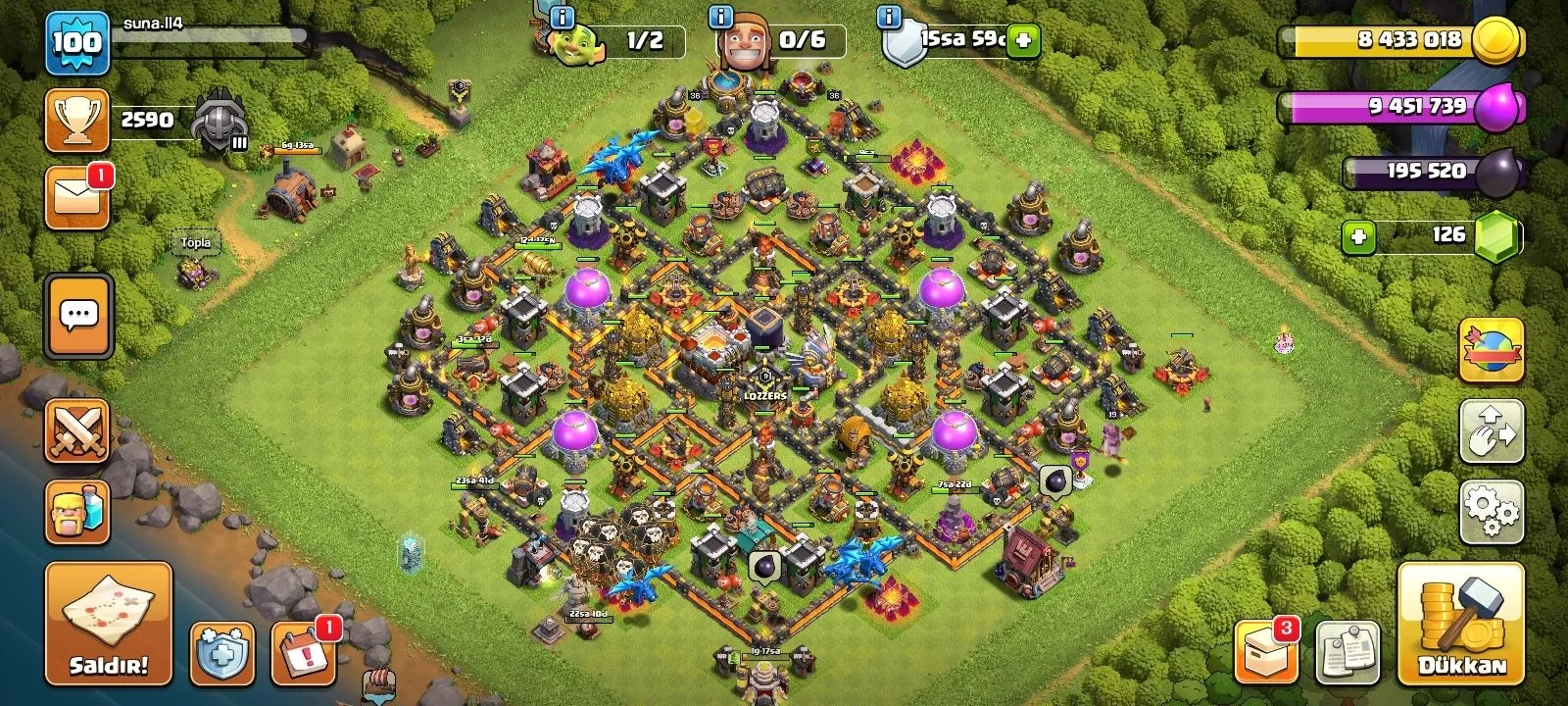Open the settings gears
This screenshot has width=1568, height=706.
1491,511
